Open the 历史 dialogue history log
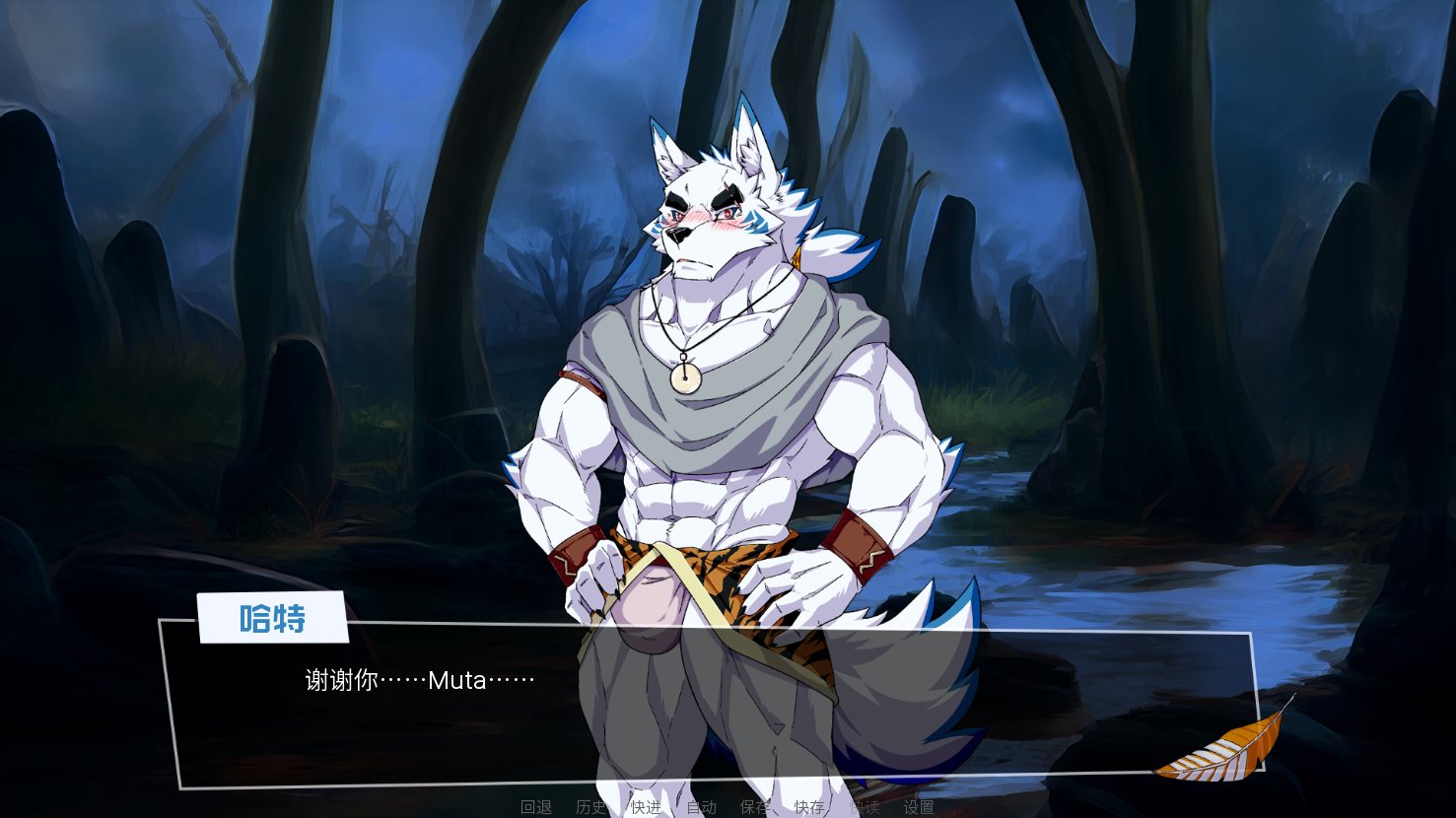The image size is (1456, 818). click(591, 807)
